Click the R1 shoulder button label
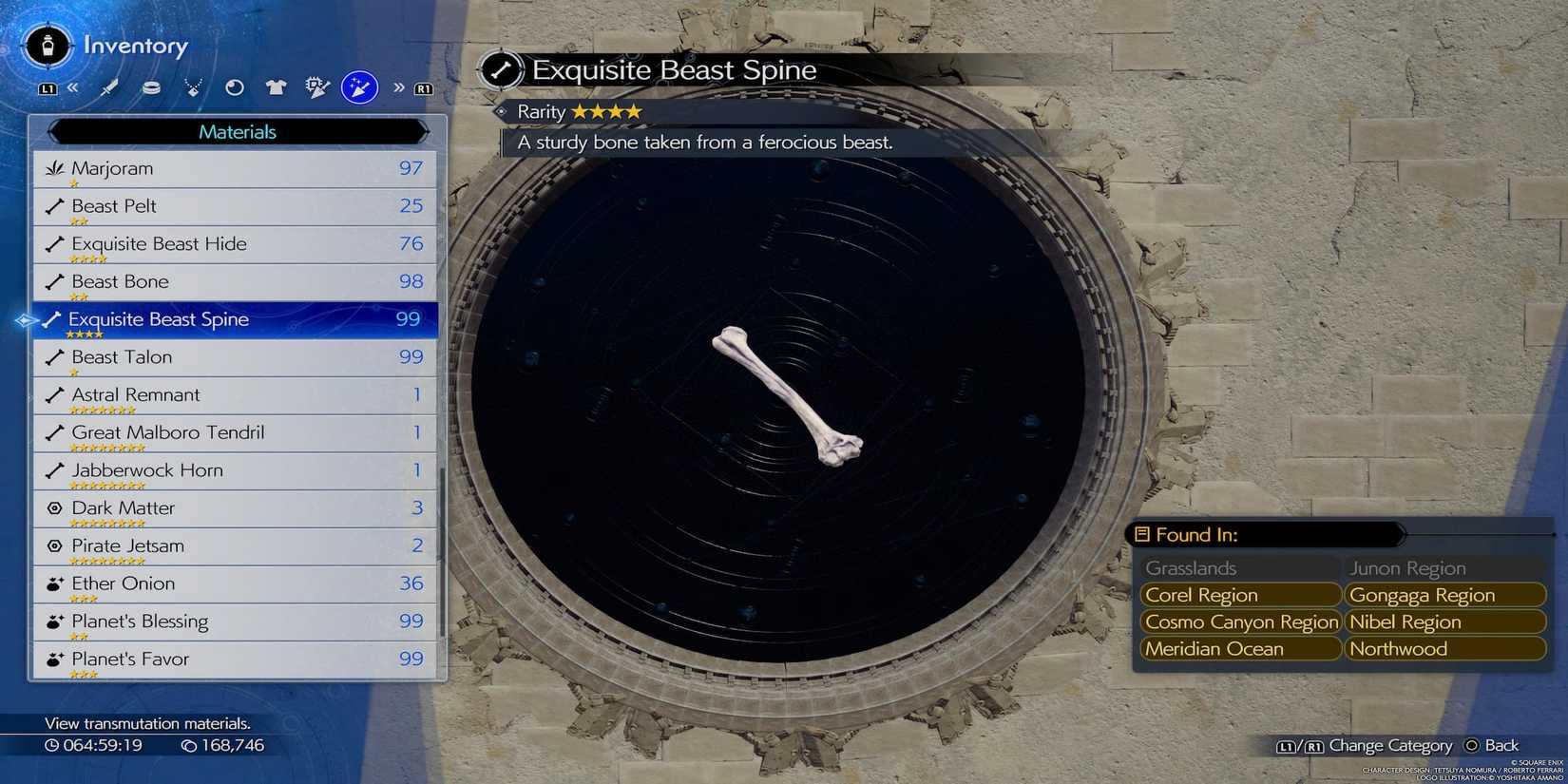 (423, 86)
